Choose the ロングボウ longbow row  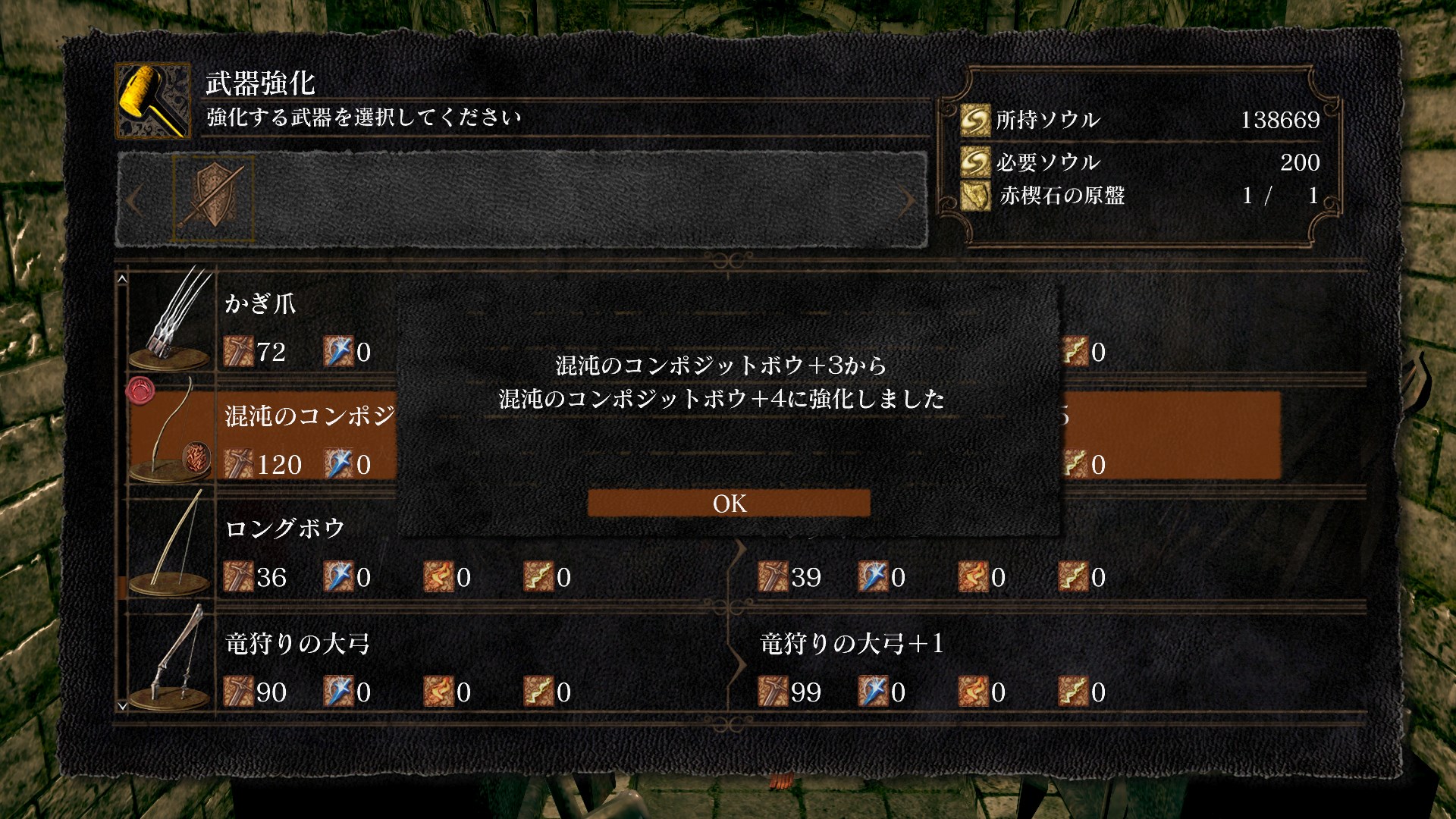pyautogui.click(x=285, y=529)
